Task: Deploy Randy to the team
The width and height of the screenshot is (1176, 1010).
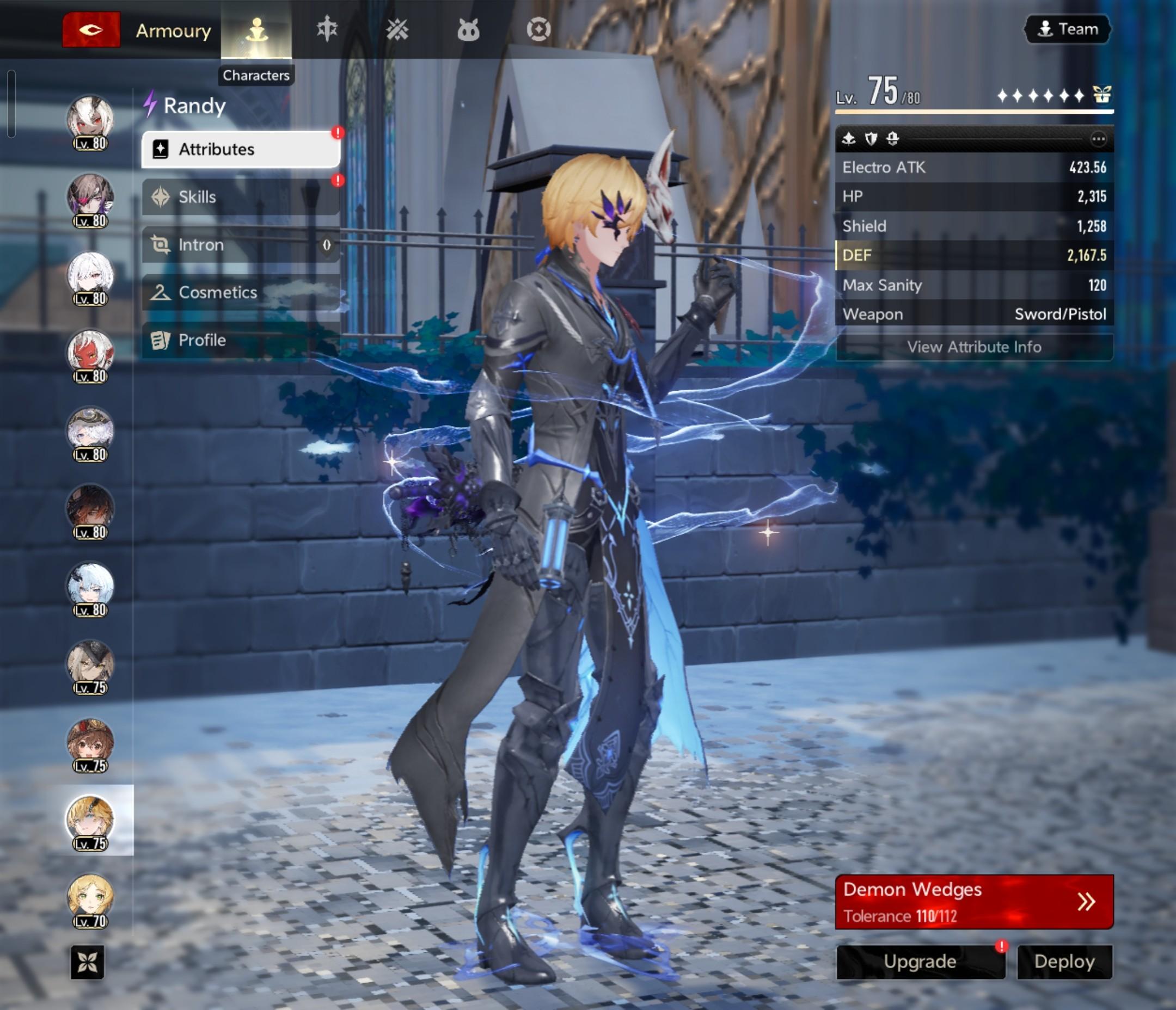Action: pyautogui.click(x=1064, y=962)
